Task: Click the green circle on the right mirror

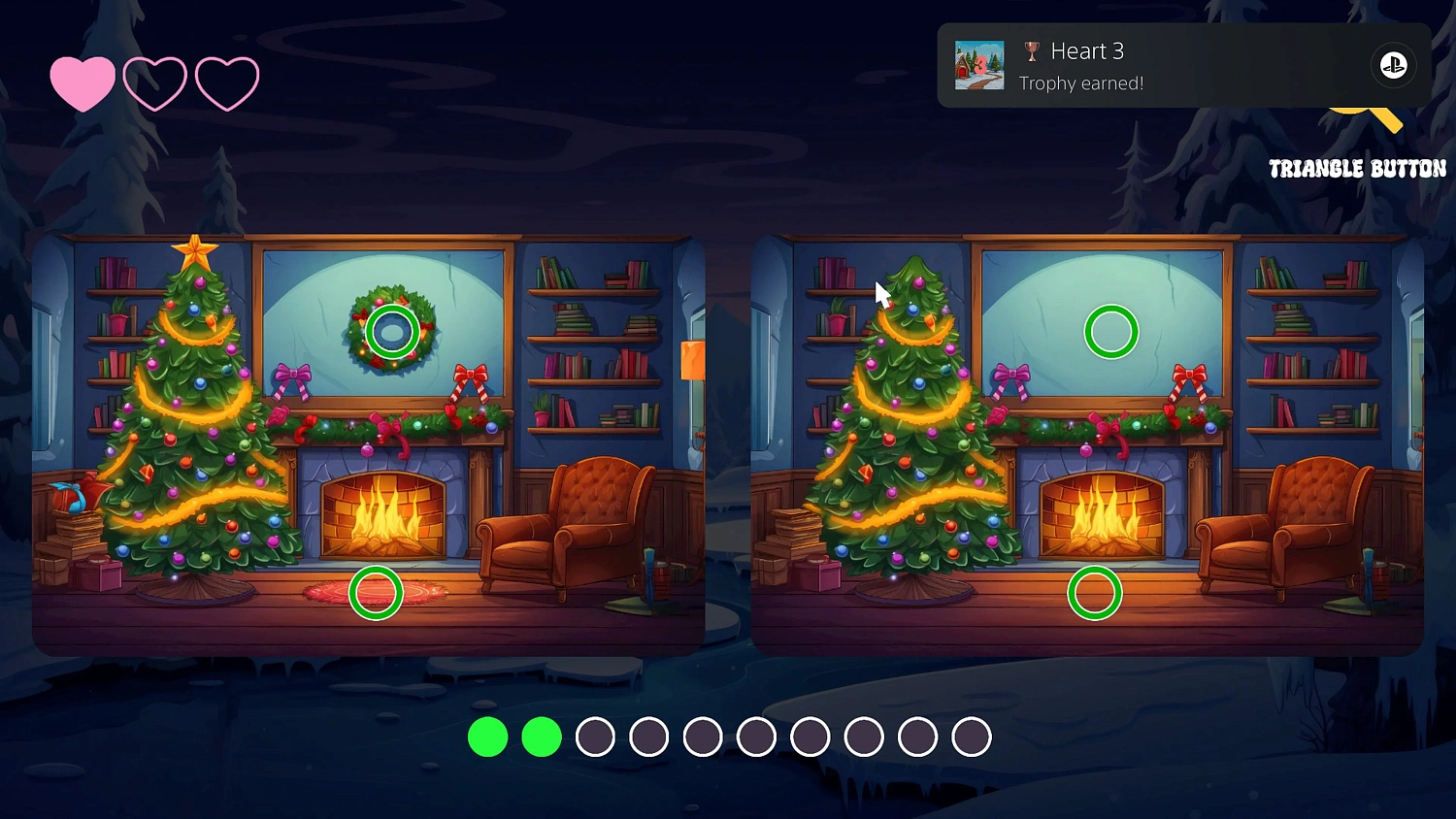Action: [x=1110, y=331]
